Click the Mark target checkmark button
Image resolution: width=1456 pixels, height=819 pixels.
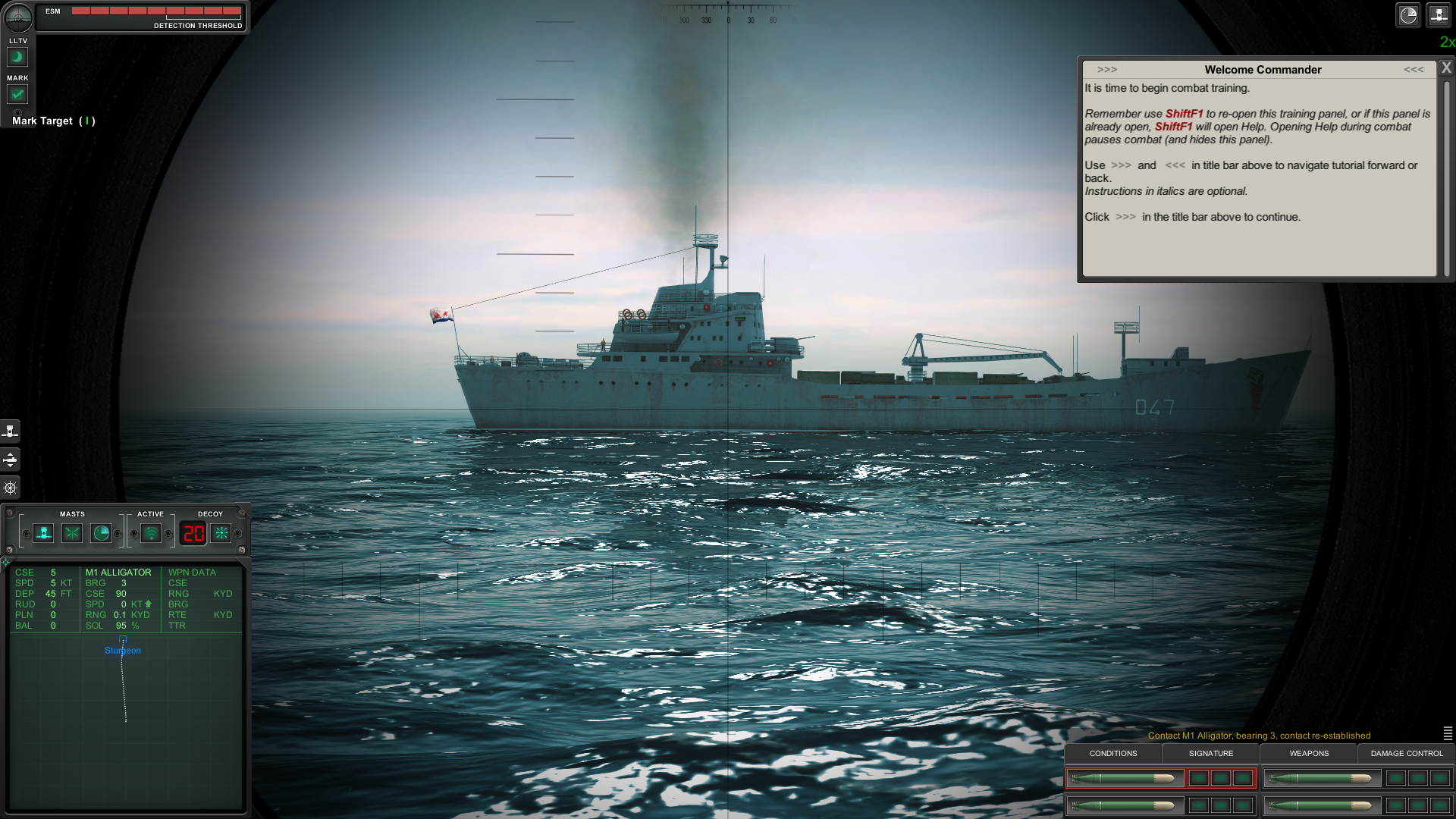[x=17, y=94]
